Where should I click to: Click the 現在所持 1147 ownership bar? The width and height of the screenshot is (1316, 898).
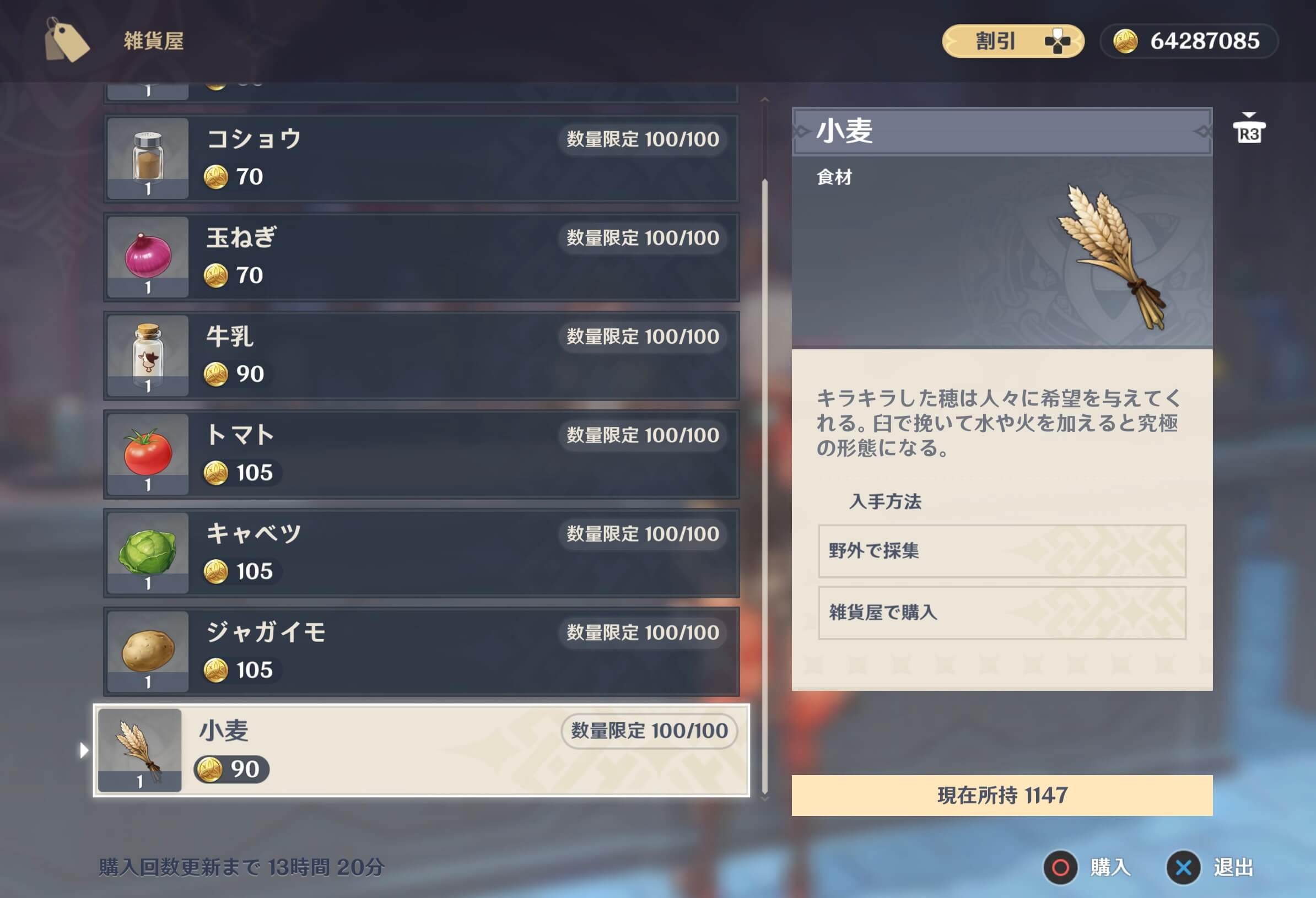click(x=1001, y=795)
